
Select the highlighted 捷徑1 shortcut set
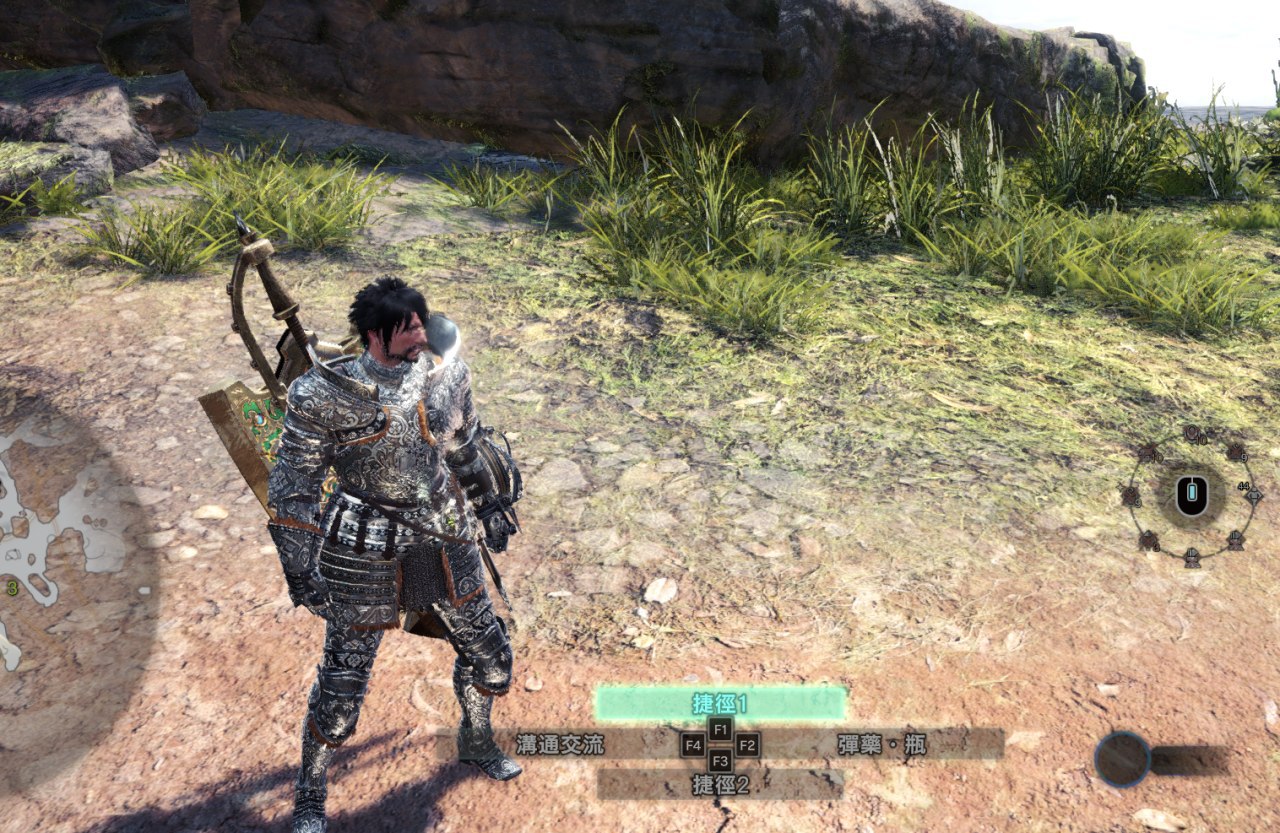point(720,703)
